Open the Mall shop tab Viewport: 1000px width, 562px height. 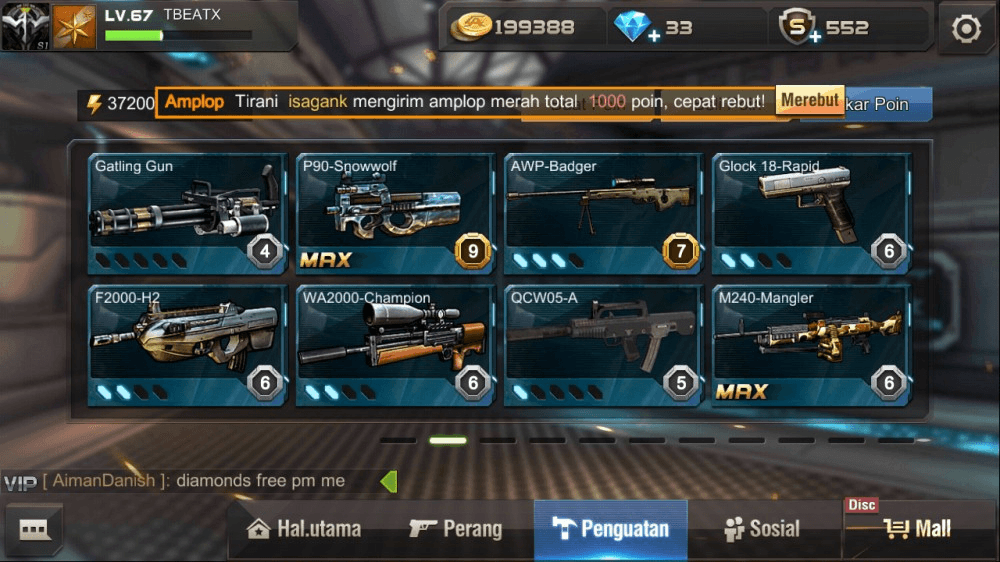[x=918, y=529]
